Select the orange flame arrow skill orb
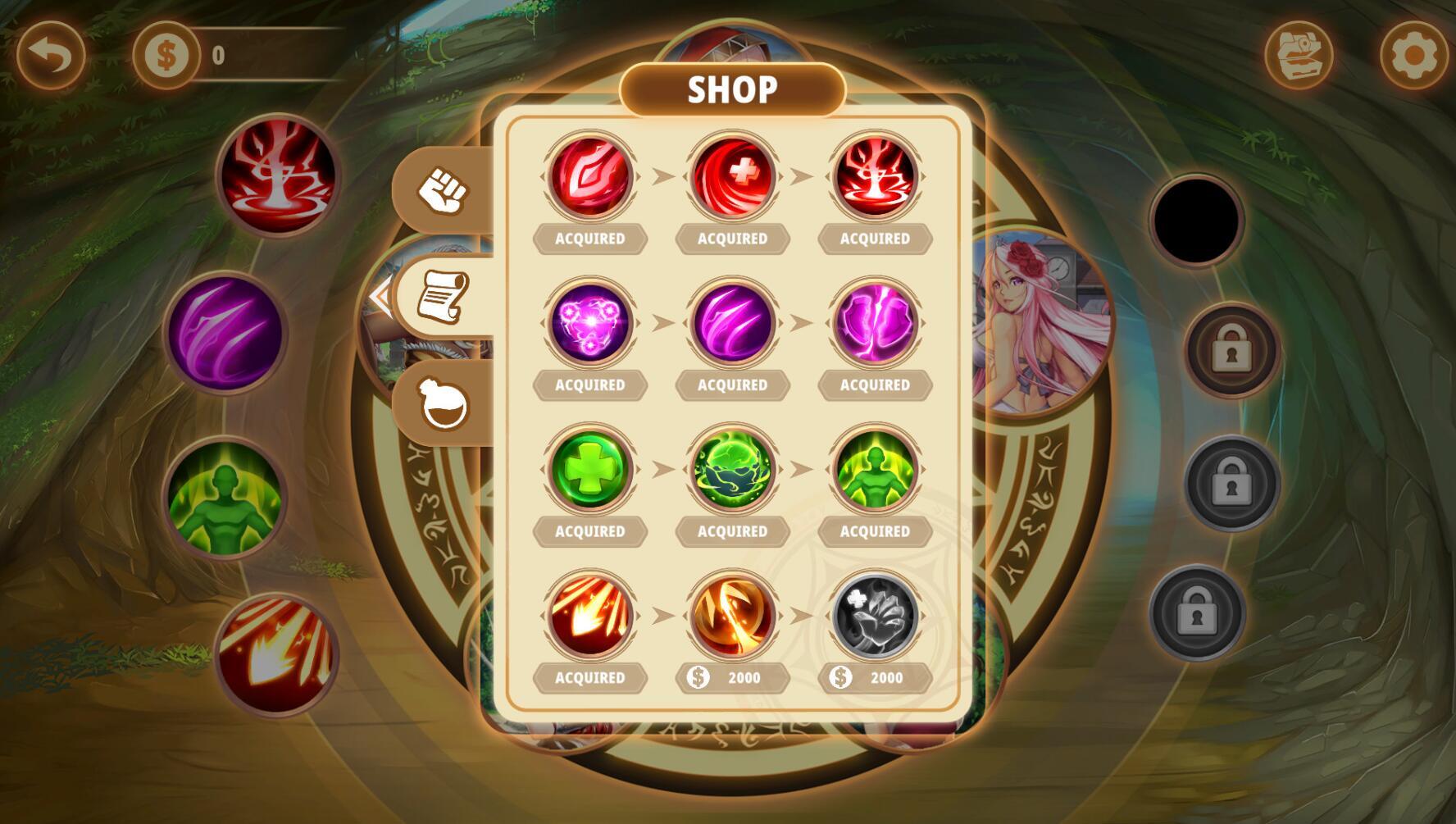 (x=589, y=613)
